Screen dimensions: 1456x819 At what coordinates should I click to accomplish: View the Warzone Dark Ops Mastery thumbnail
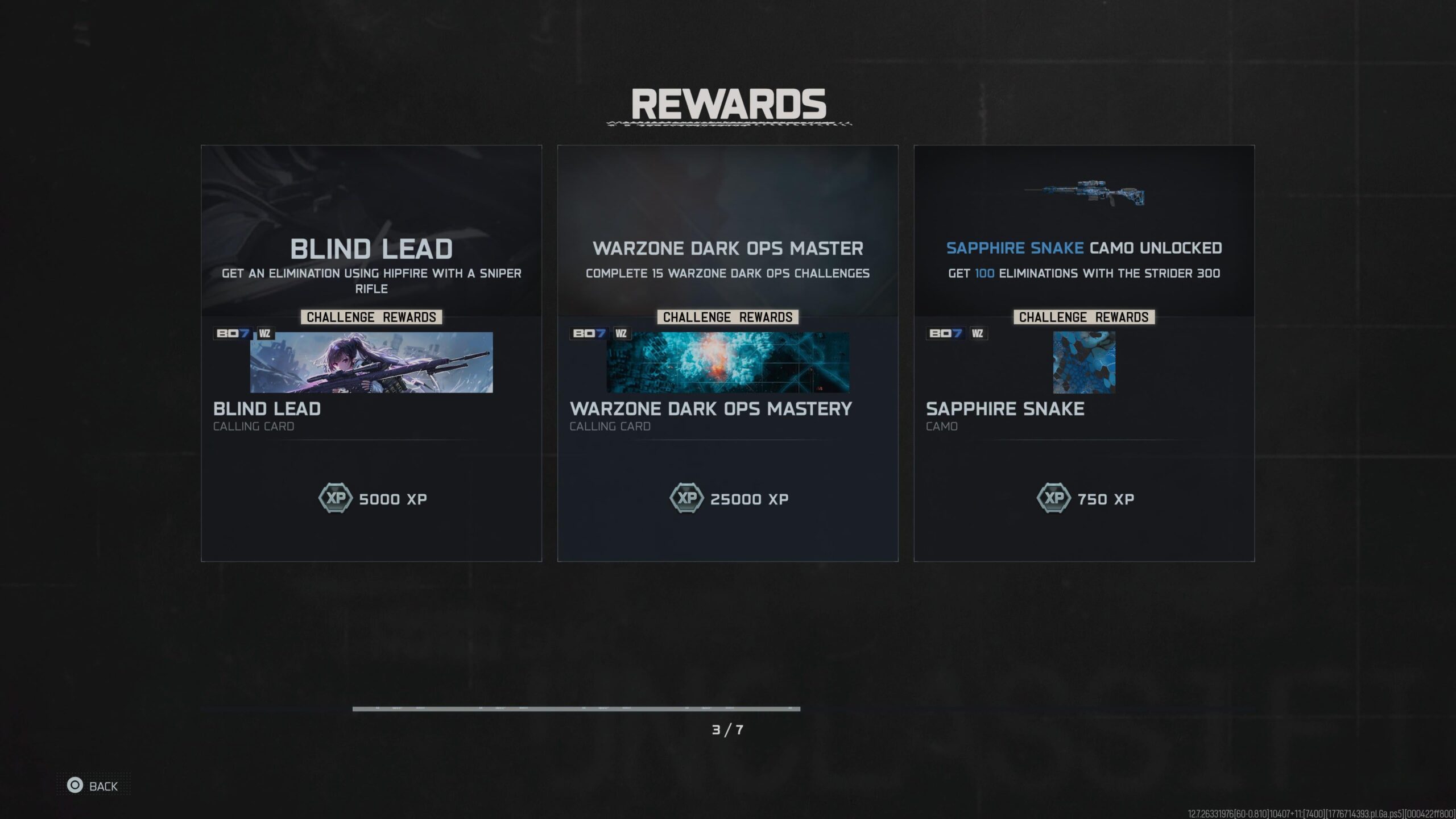pyautogui.click(x=728, y=362)
